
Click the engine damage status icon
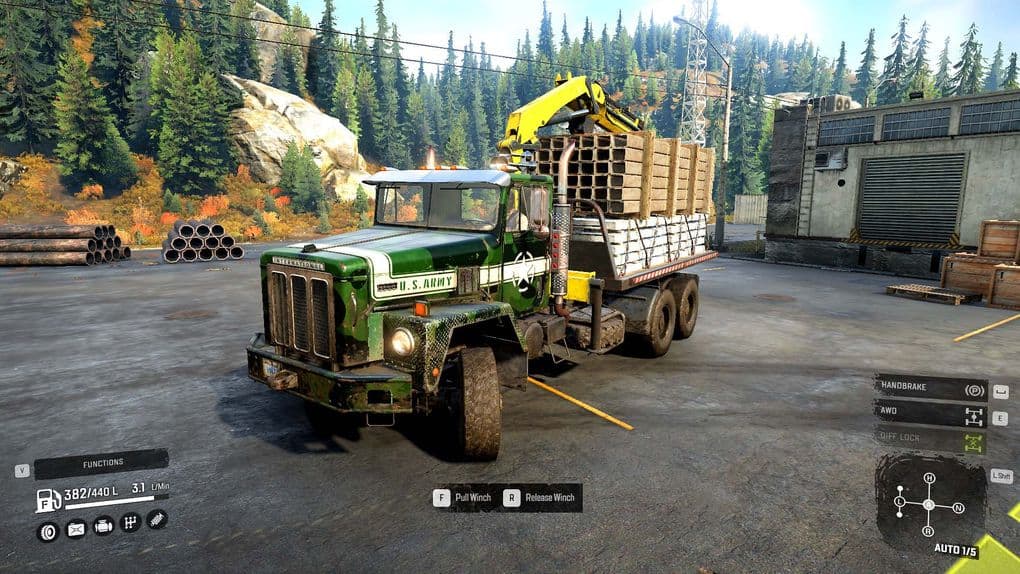tap(103, 525)
